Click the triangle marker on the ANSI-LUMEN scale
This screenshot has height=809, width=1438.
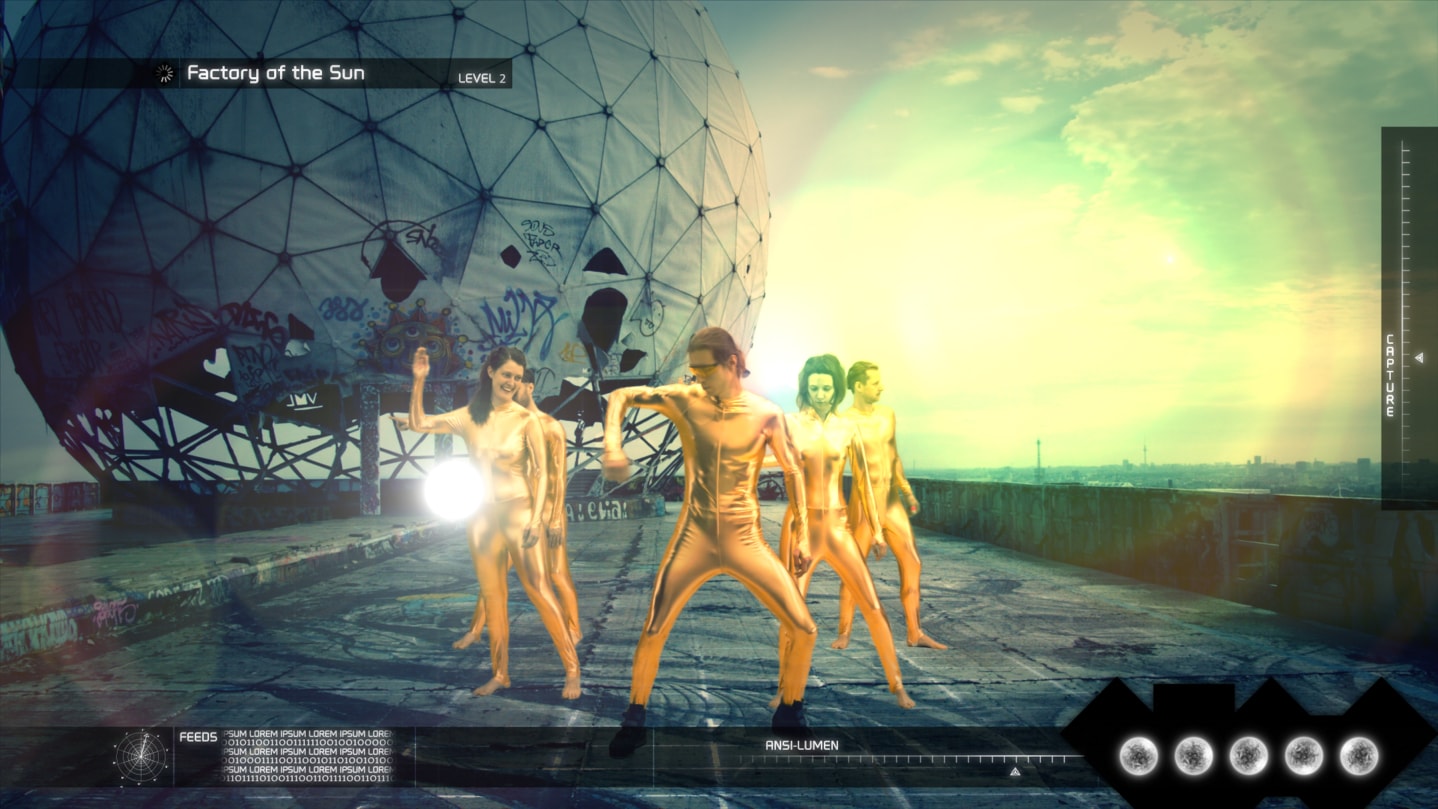coord(1014,772)
